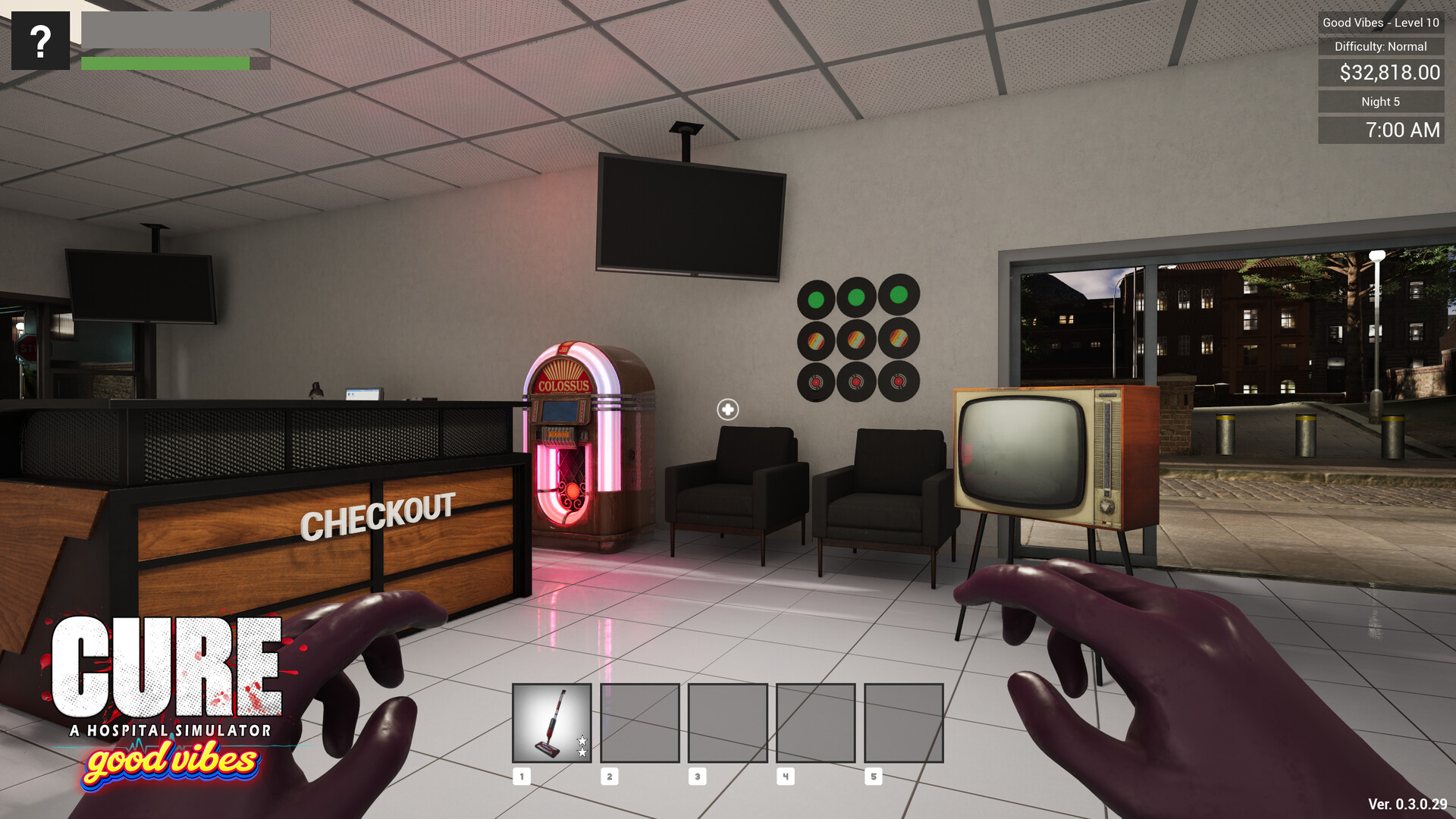Open the Difficulty: Normal panel
1456x819 pixels.
click(x=1380, y=46)
